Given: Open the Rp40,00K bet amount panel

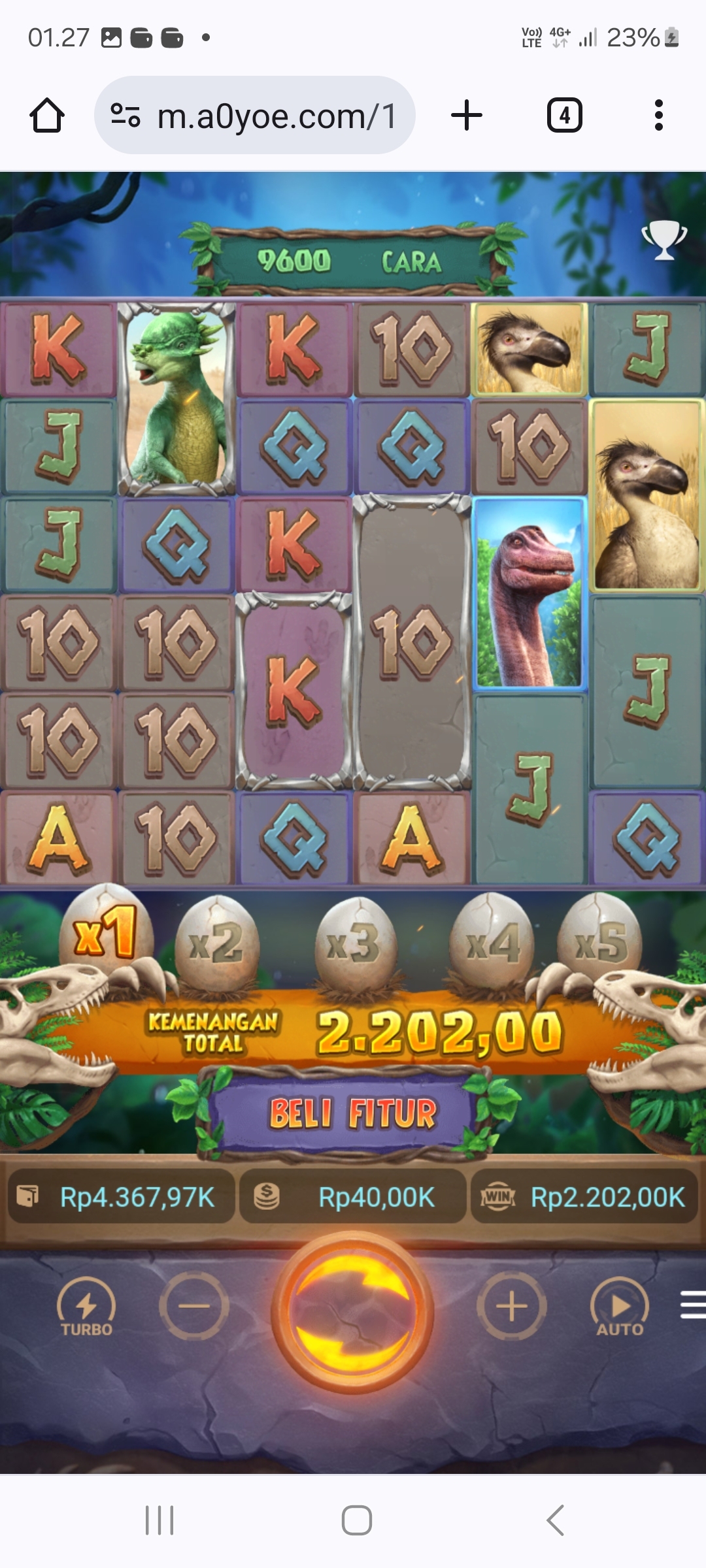Looking at the screenshot, I should [353, 1198].
